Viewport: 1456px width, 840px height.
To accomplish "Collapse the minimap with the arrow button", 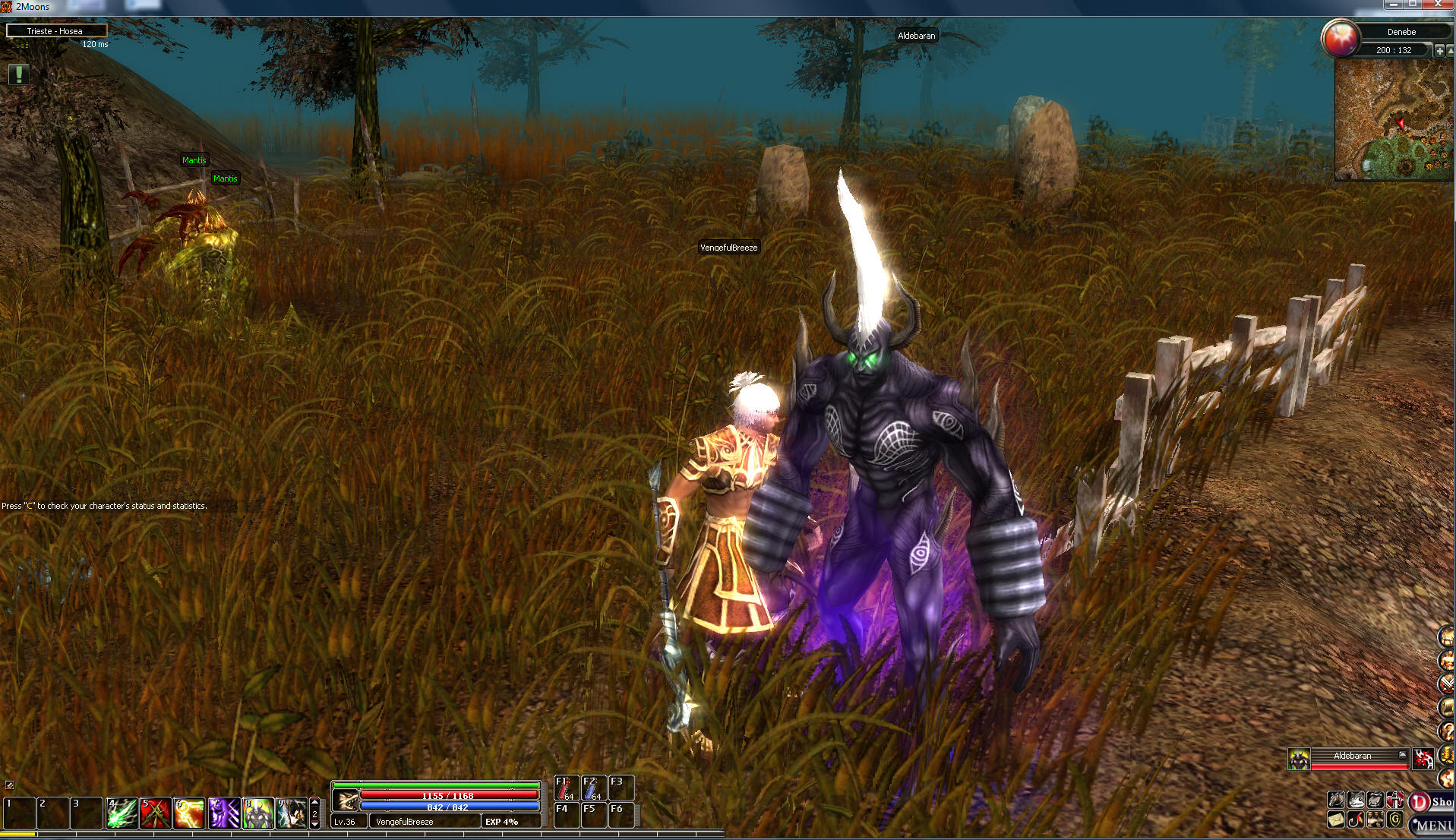I will [x=1450, y=51].
